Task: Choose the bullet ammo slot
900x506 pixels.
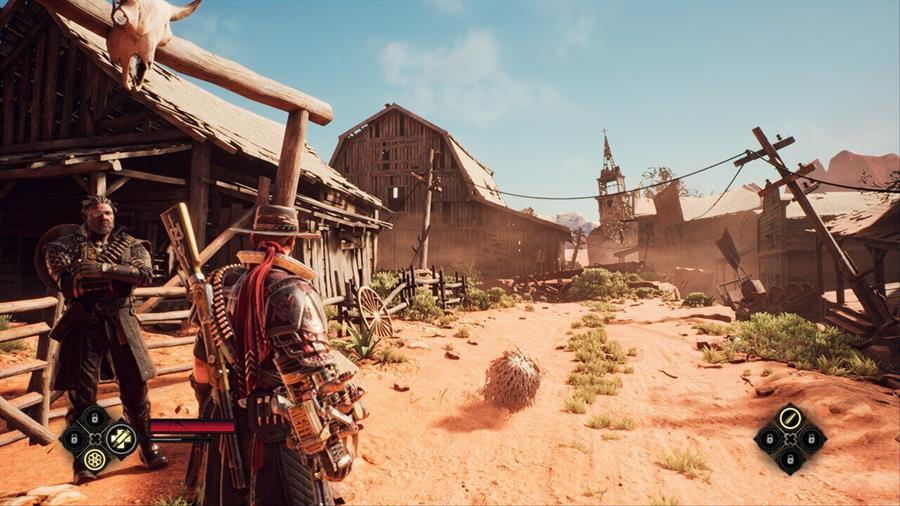Action: [x=789, y=416]
